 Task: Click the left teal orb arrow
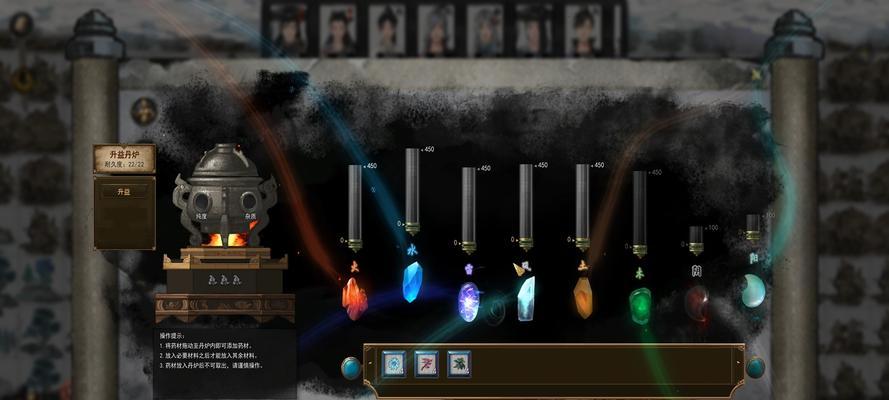click(x=351, y=367)
